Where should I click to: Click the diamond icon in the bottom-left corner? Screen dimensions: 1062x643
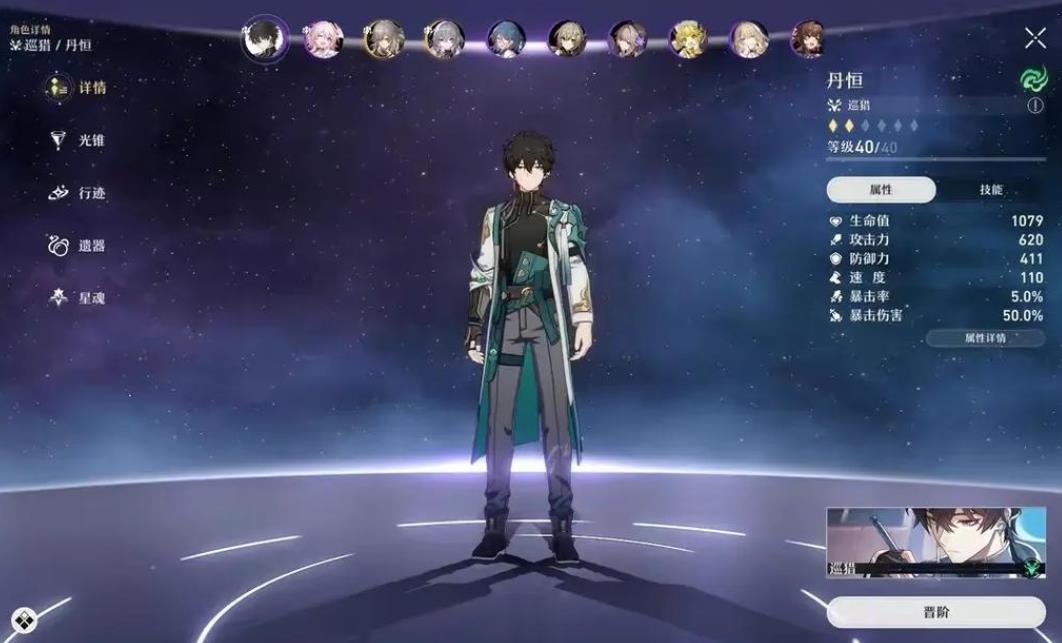coord(24,619)
